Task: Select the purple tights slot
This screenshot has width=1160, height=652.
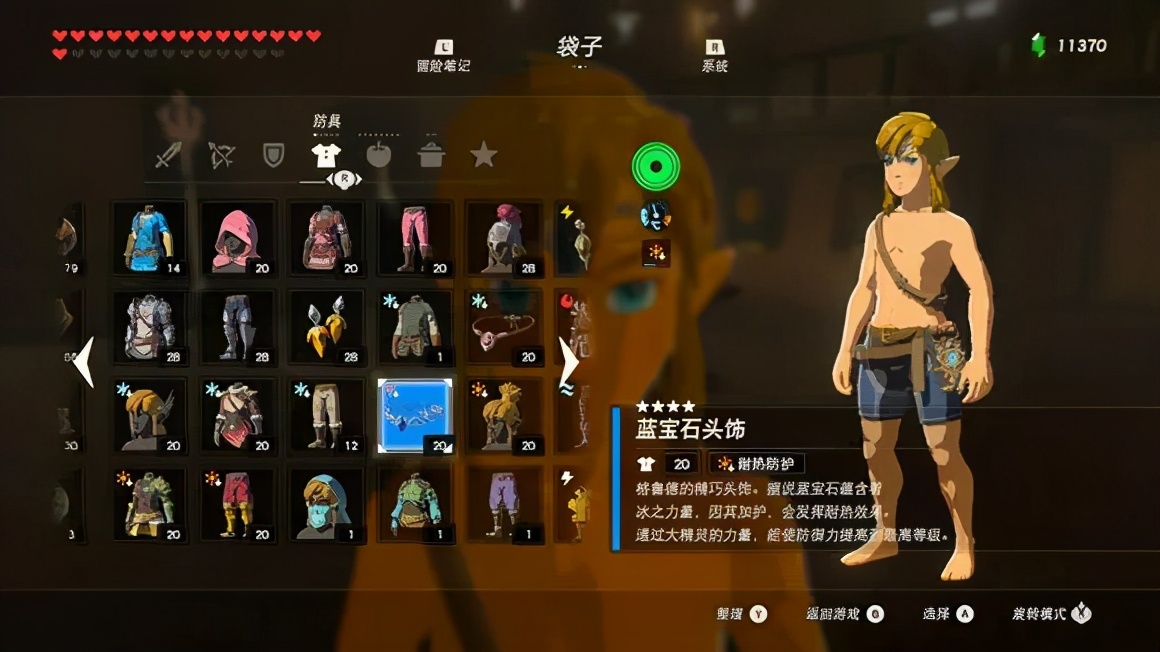Action: click(504, 504)
